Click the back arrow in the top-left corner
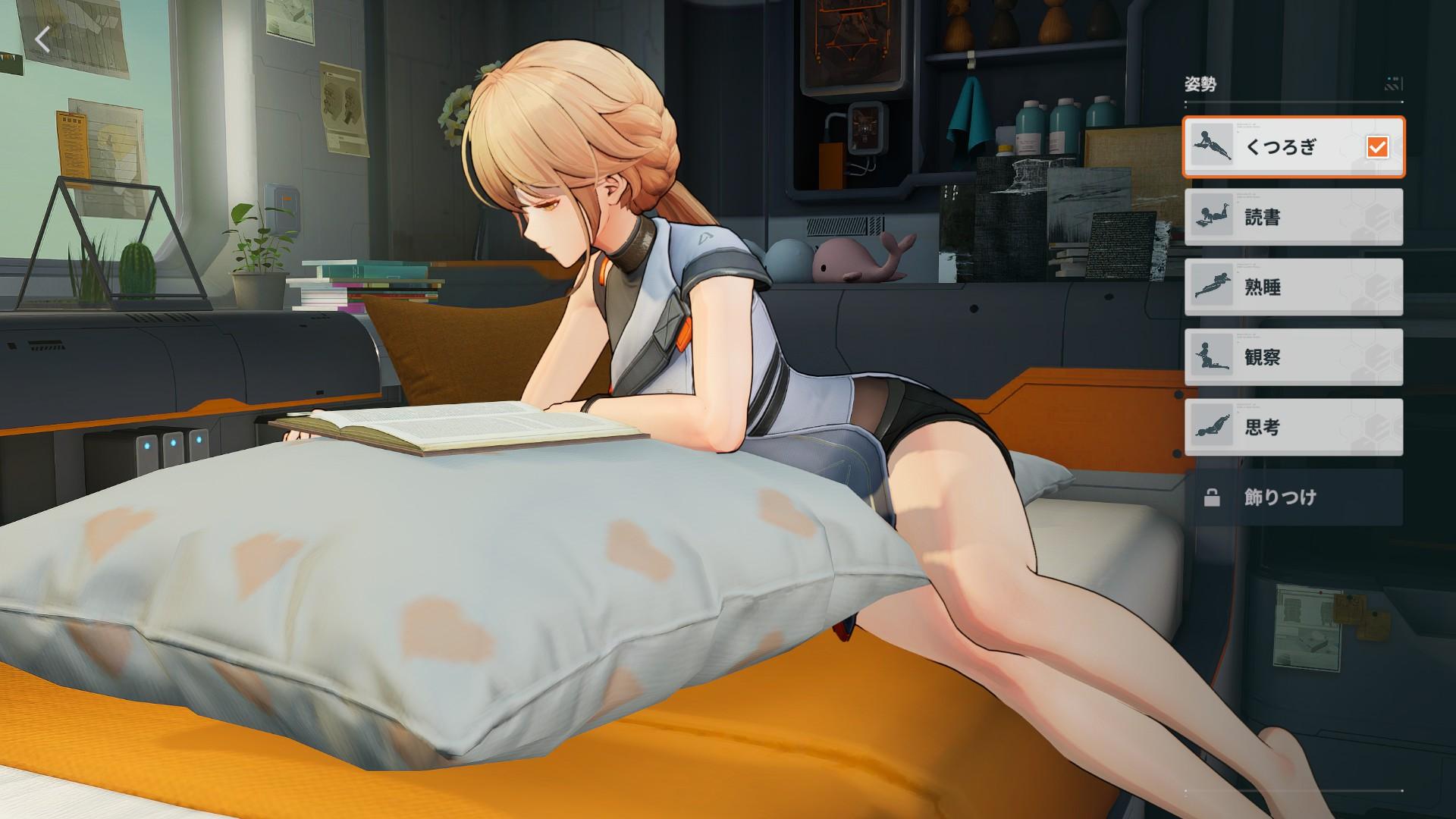Screen dimensions: 1456x819 tap(43, 39)
